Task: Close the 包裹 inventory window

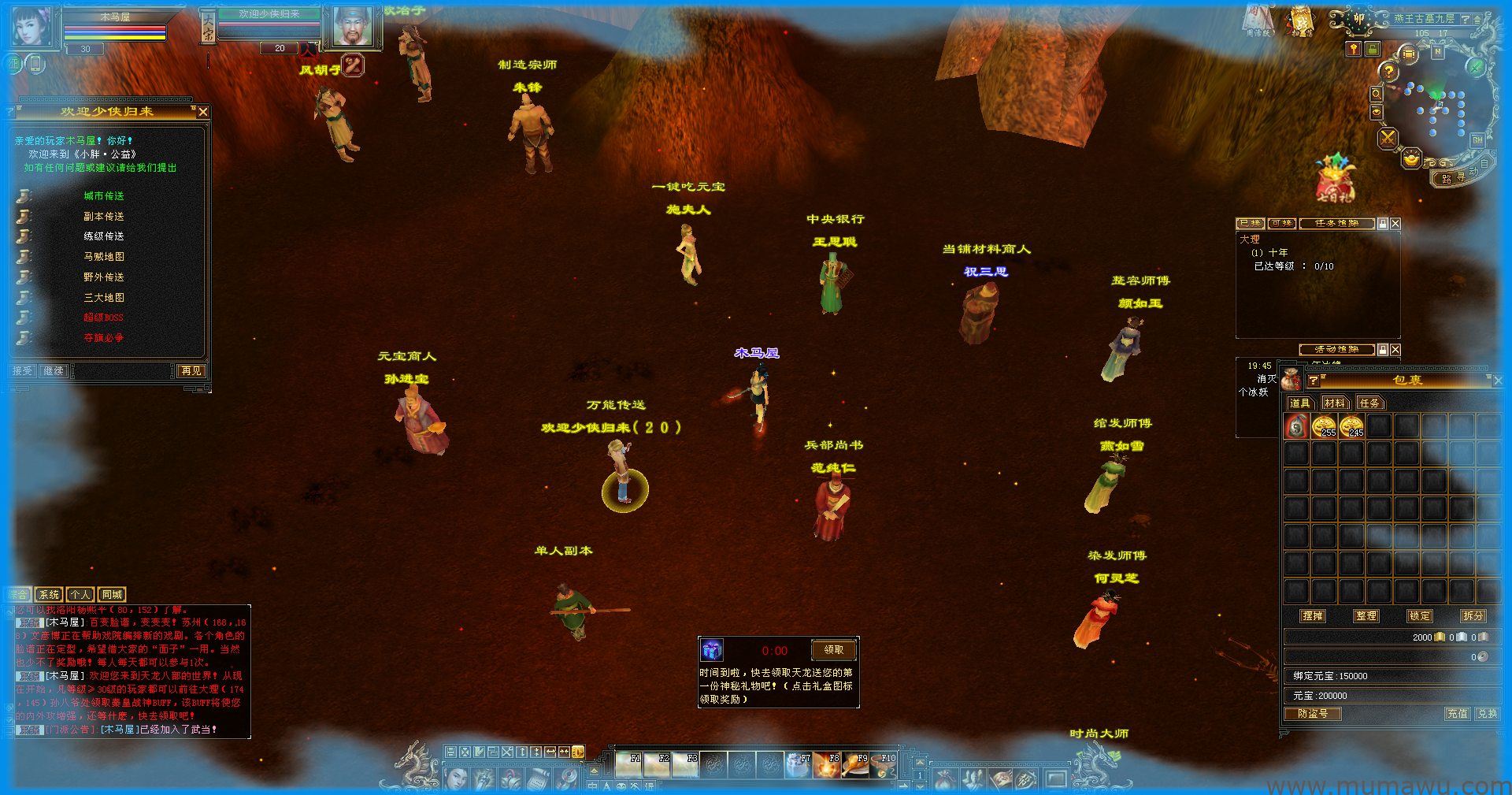Action: tap(1498, 381)
